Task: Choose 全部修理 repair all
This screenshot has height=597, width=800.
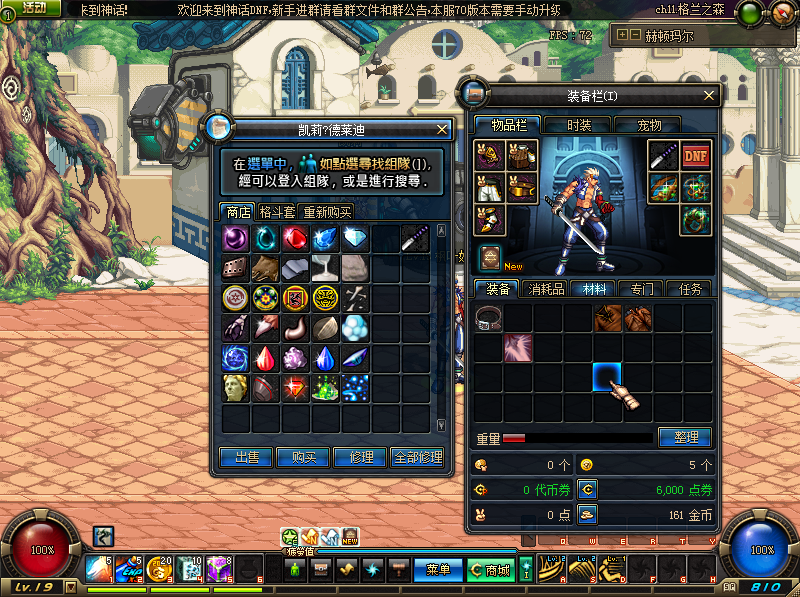Action: pyautogui.click(x=417, y=457)
